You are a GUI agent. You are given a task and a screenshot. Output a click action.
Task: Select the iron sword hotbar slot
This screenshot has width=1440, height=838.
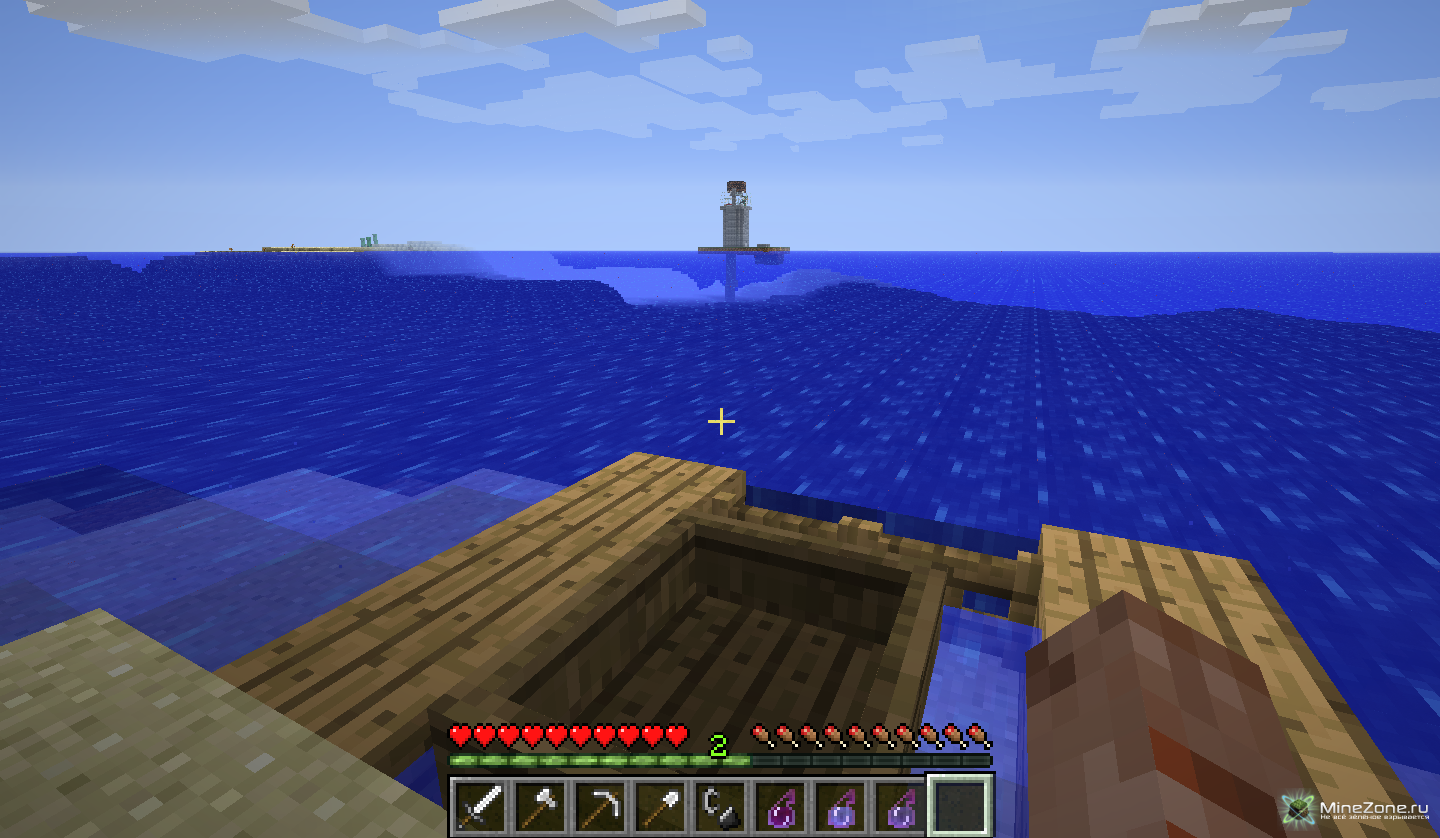tap(481, 806)
